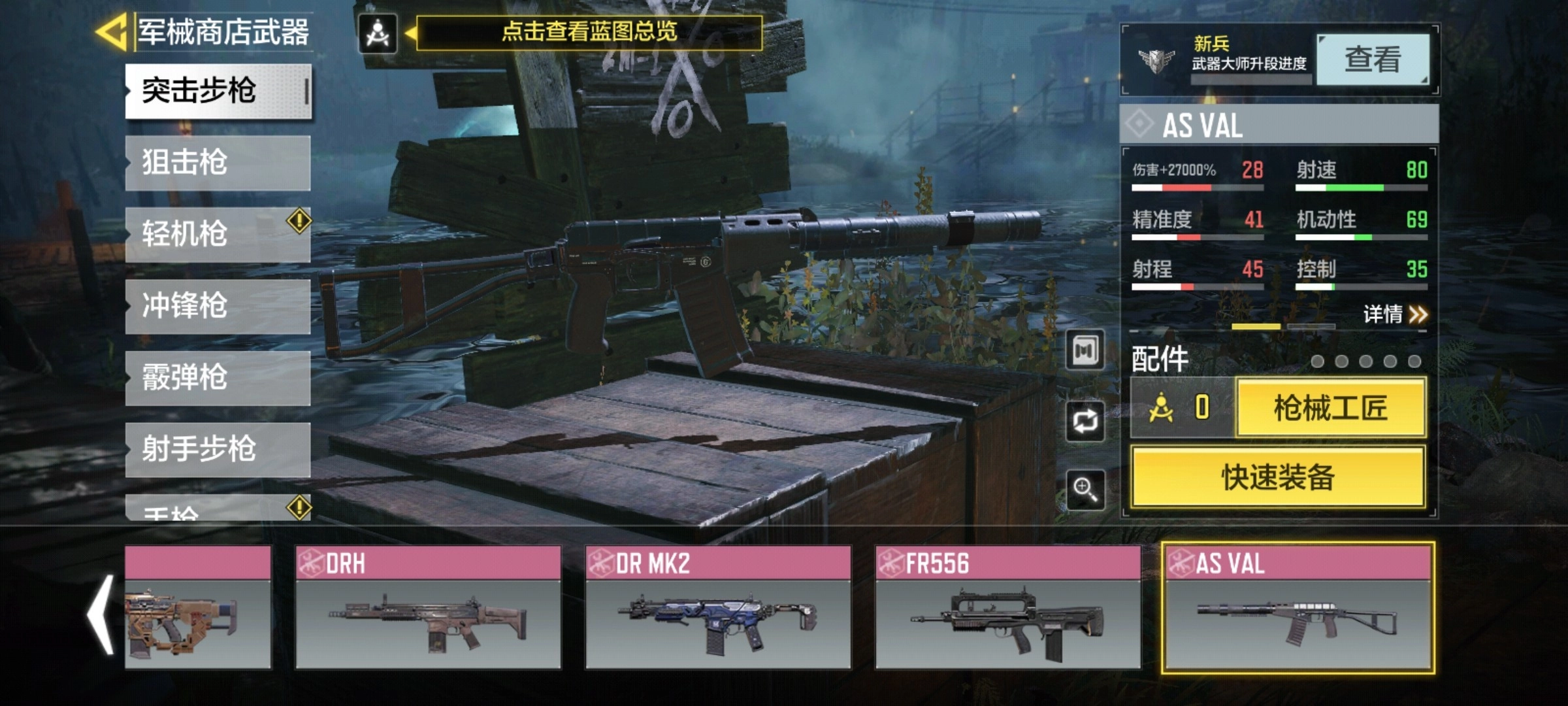
Task: Click the rotate arrows swap icon
Action: (x=1085, y=420)
